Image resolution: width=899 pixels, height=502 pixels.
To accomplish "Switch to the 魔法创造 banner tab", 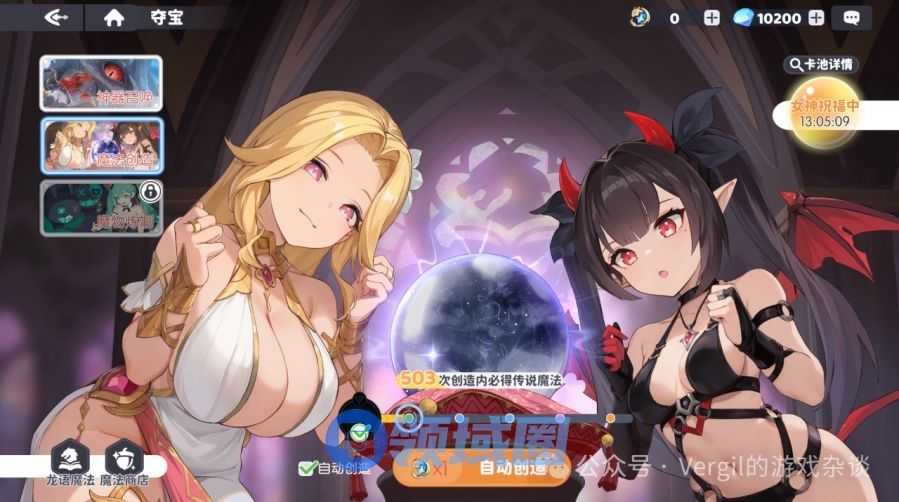I will (101, 146).
